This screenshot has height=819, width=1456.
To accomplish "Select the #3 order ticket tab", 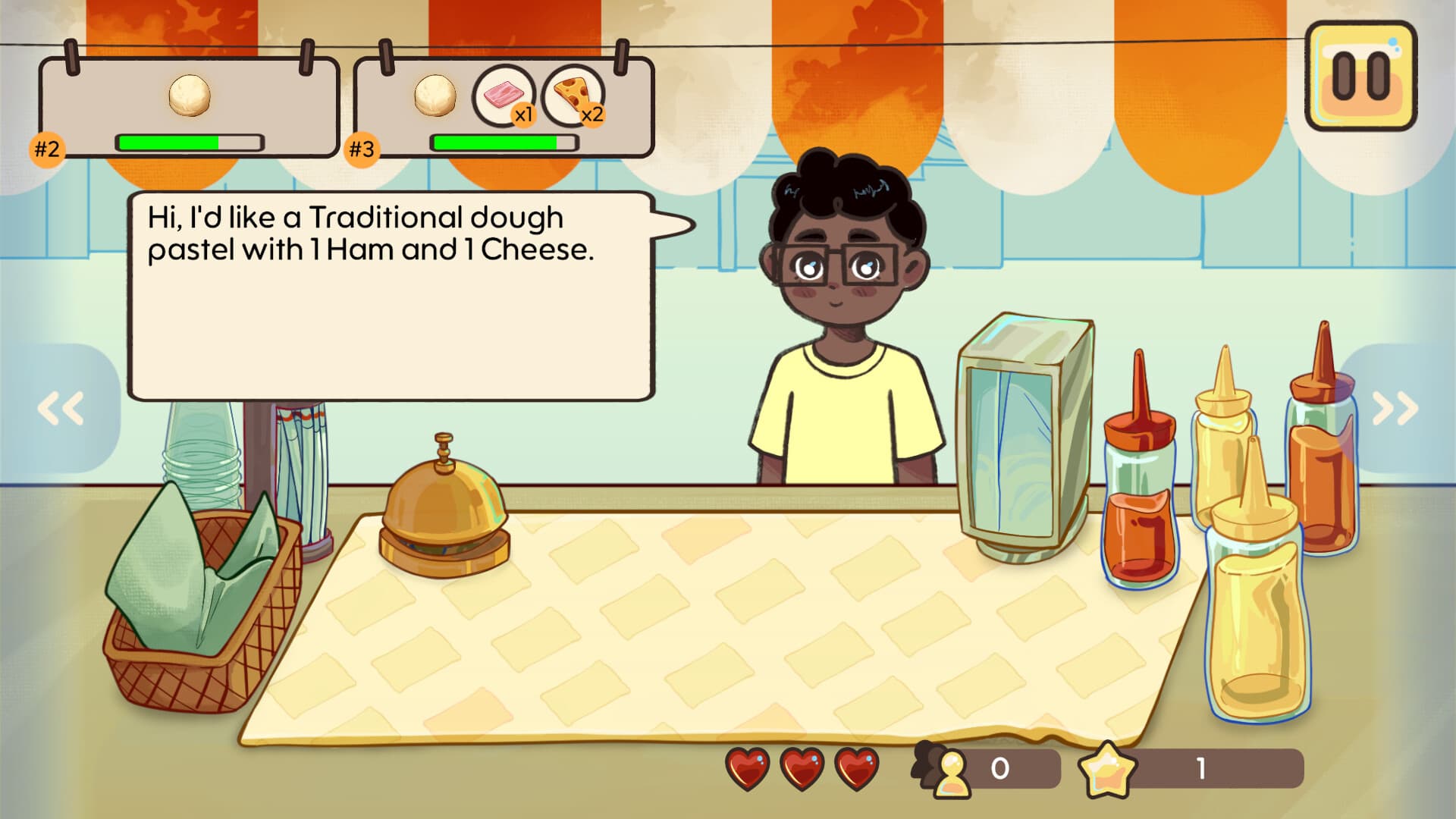I will pyautogui.click(x=362, y=149).
